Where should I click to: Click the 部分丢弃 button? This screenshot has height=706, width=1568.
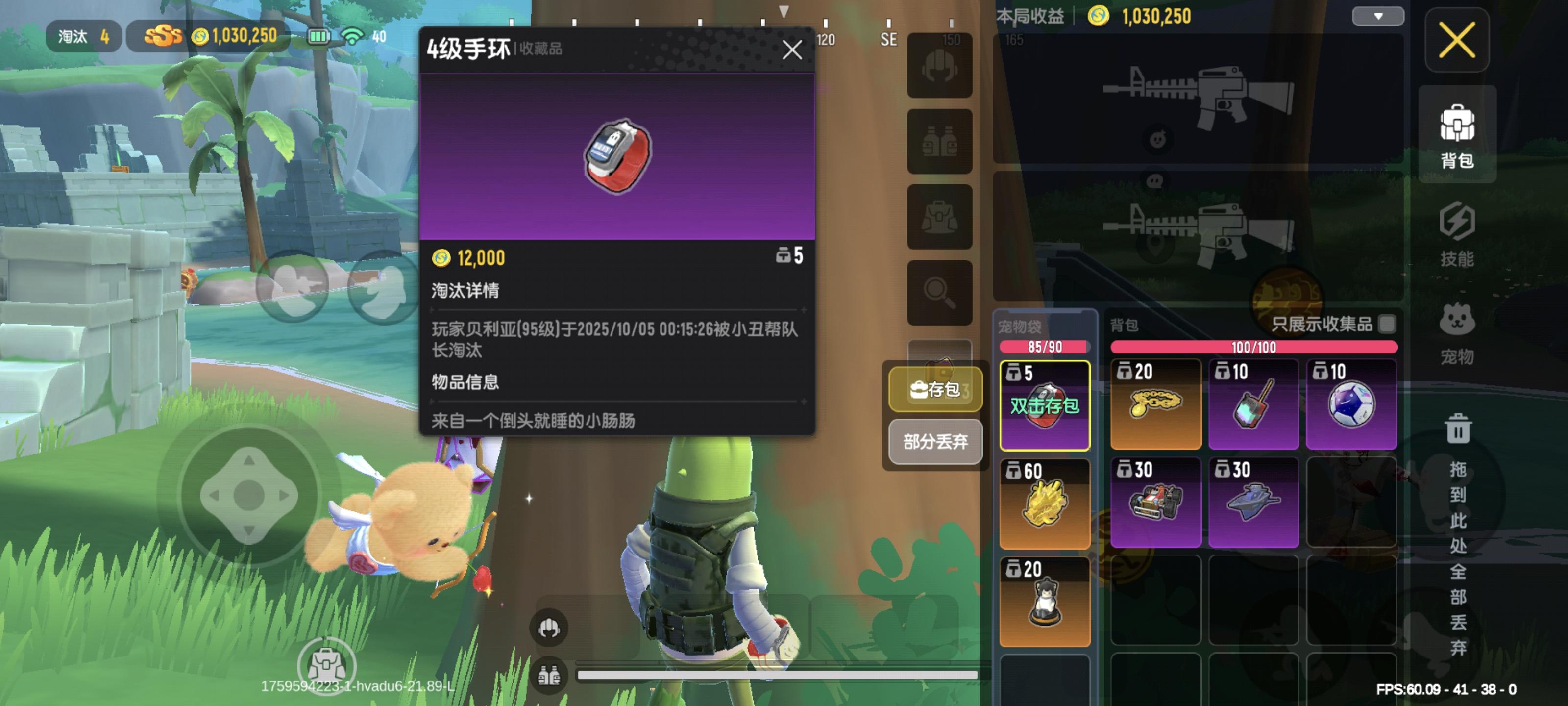[x=935, y=442]
